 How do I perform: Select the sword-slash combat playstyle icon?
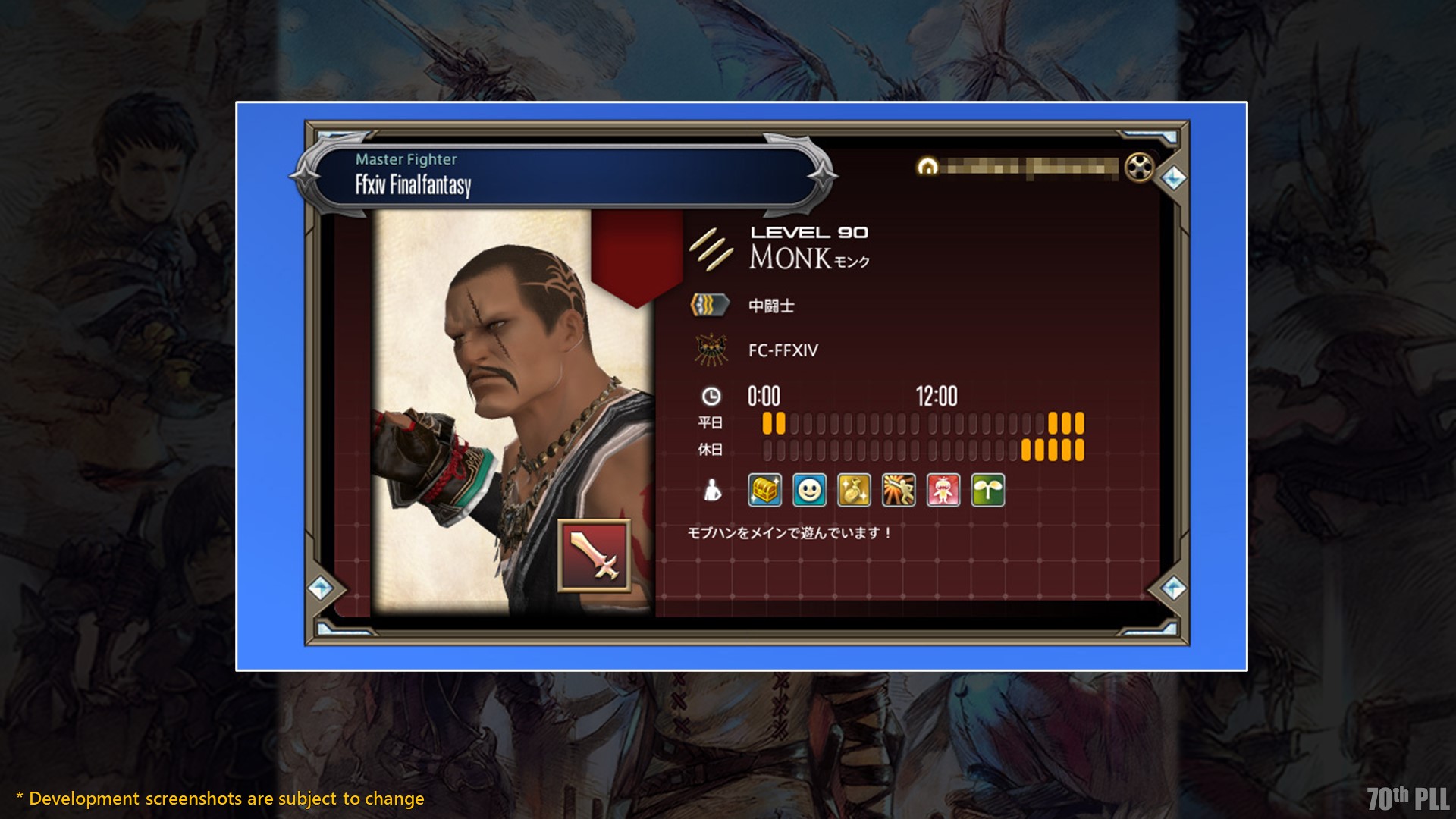(x=899, y=491)
